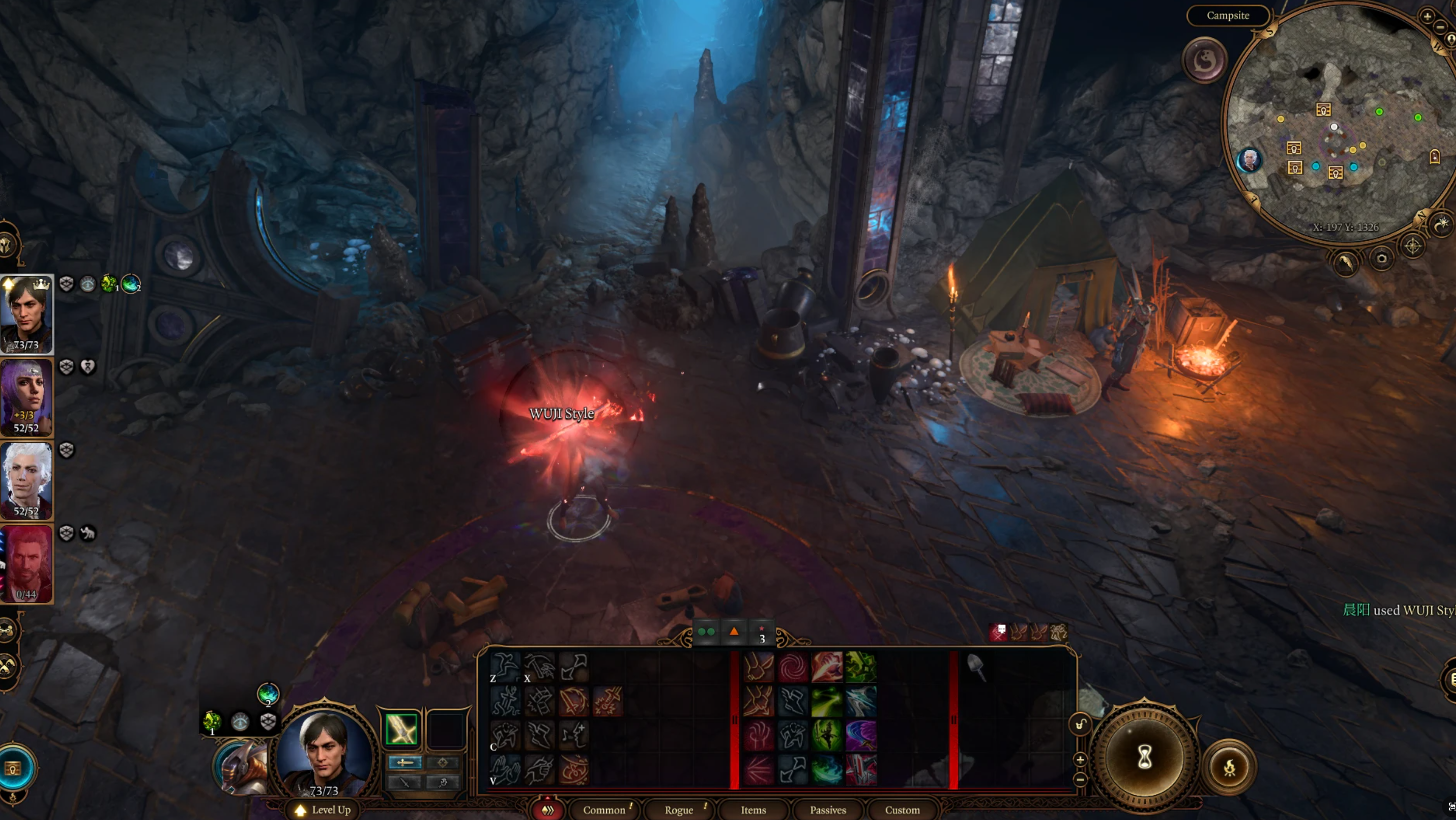Select the white-haired companion portrait
The height and width of the screenshot is (820, 1456).
coord(26,480)
